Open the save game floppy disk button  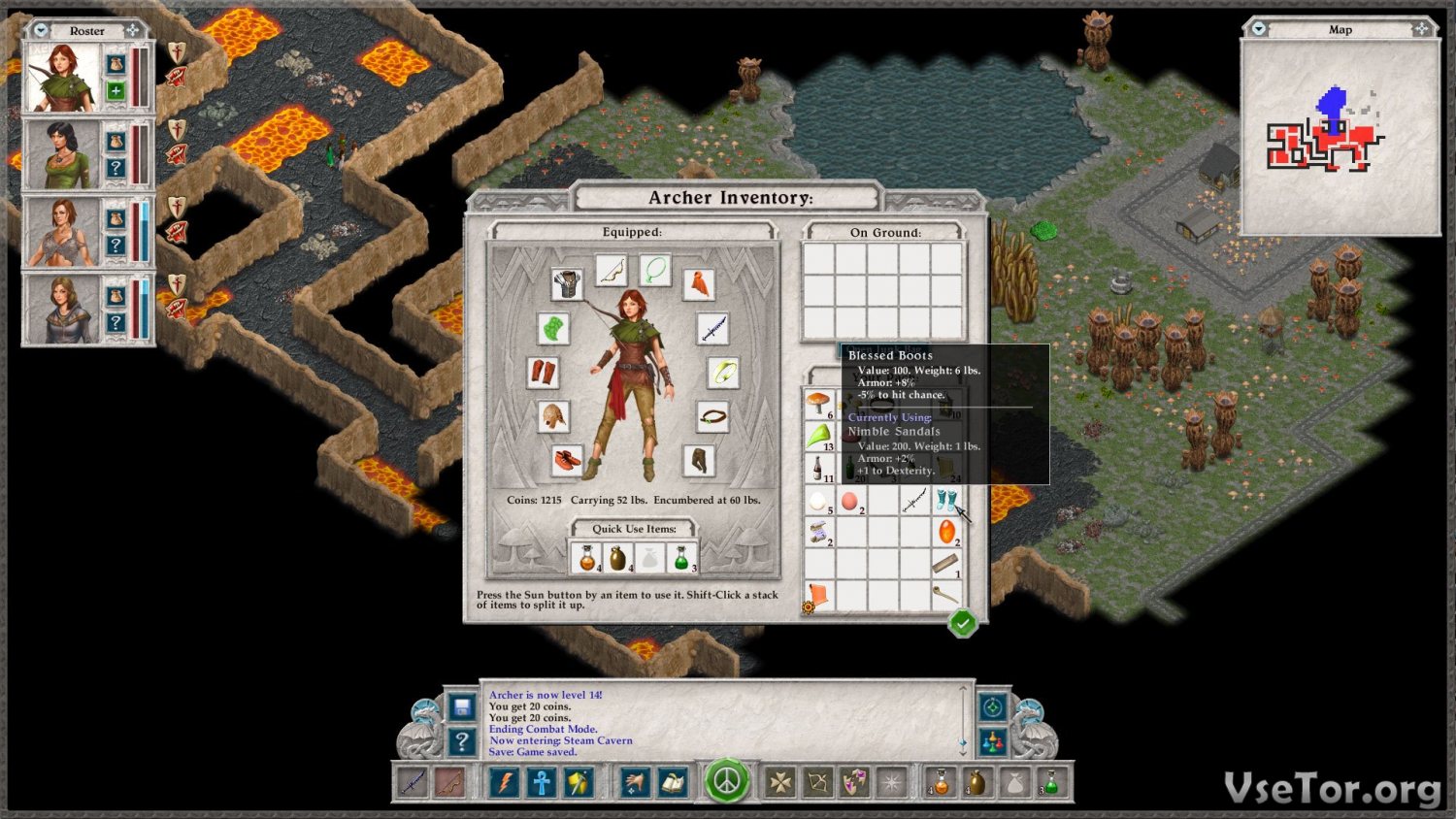click(x=462, y=706)
